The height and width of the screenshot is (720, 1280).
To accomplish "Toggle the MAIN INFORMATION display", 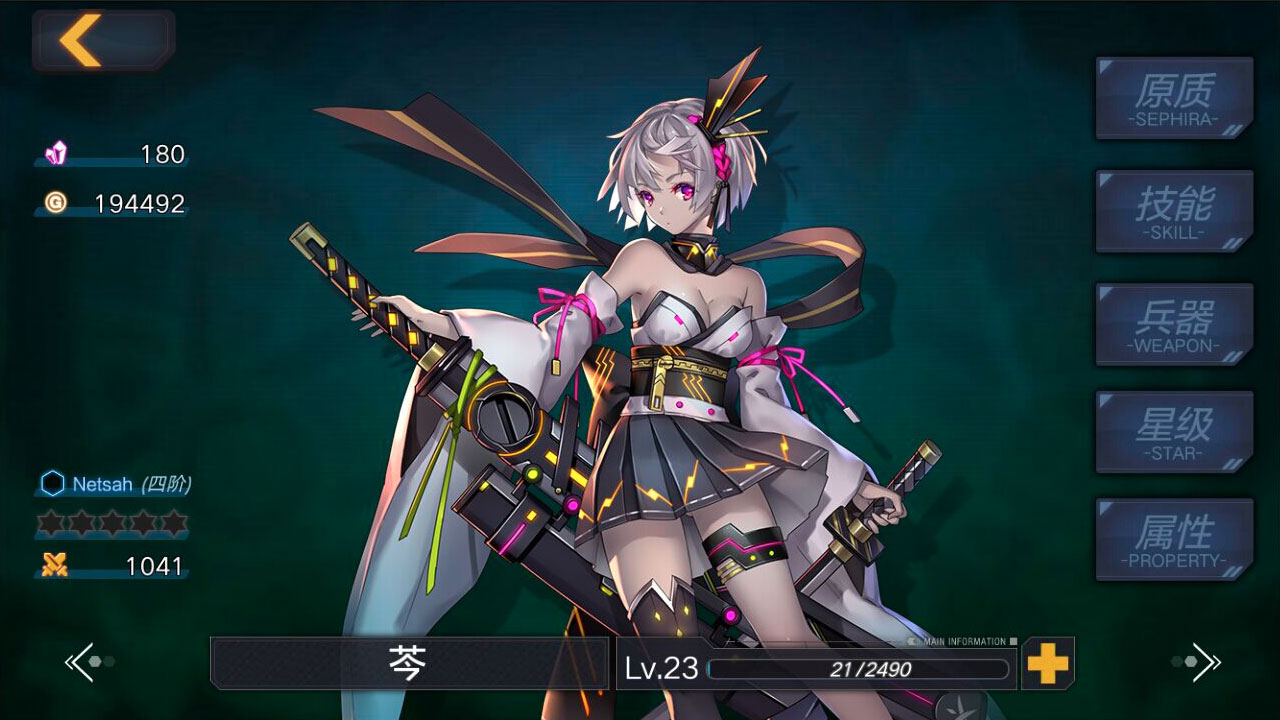I will coord(965,642).
